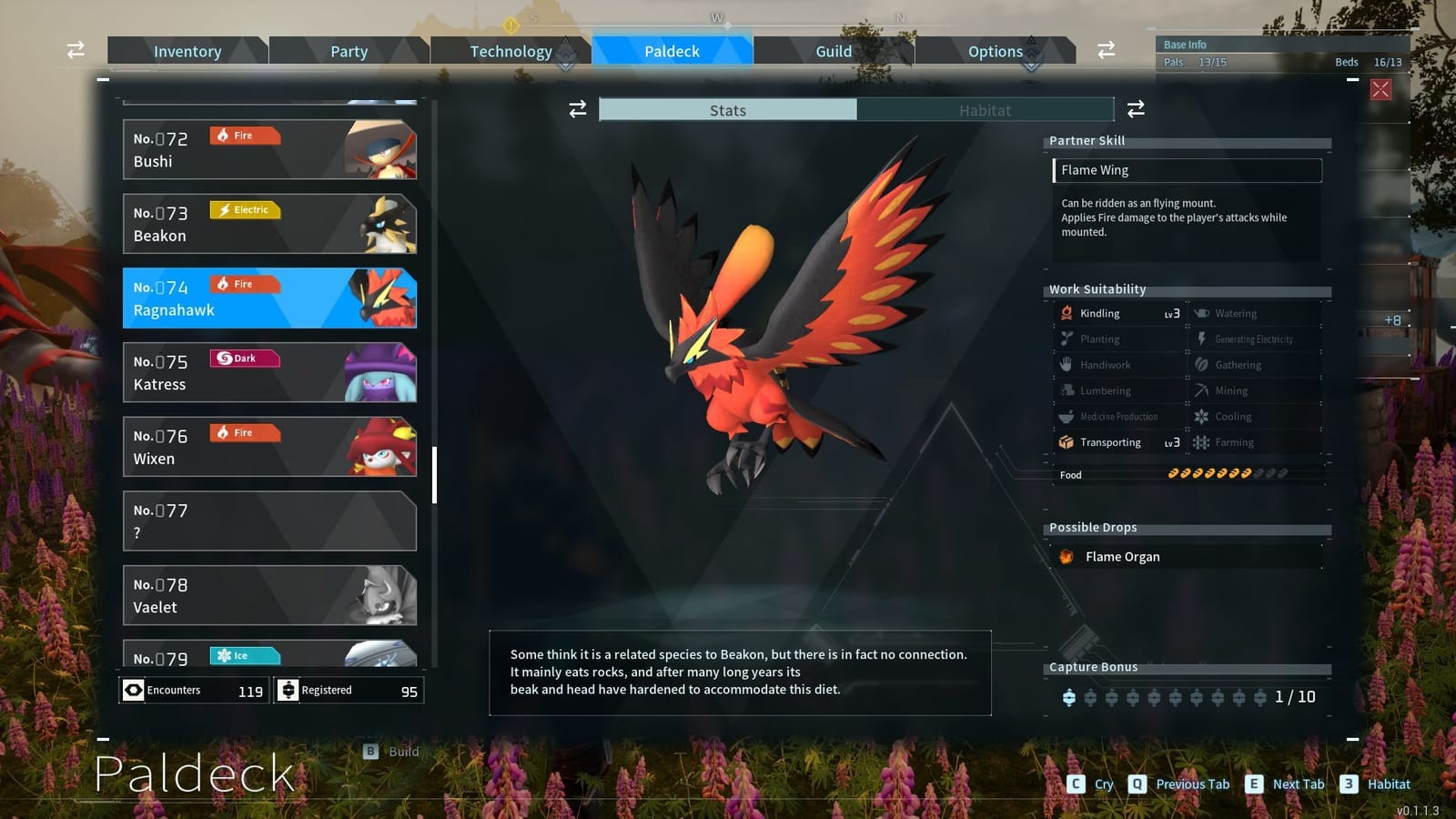Click the Transporting work suitability icon

1065,442
